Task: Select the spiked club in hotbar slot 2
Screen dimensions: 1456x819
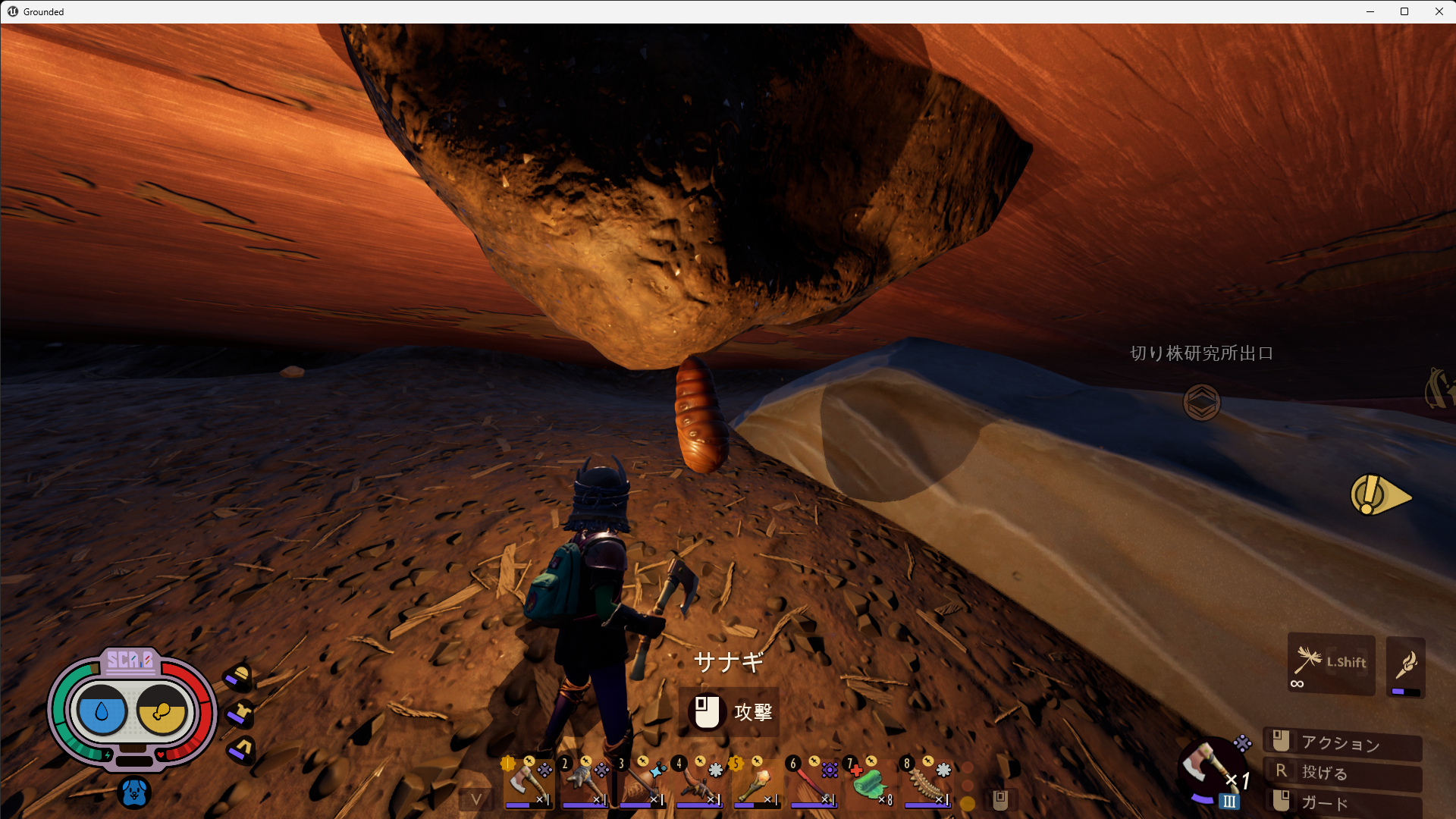Action: click(583, 783)
